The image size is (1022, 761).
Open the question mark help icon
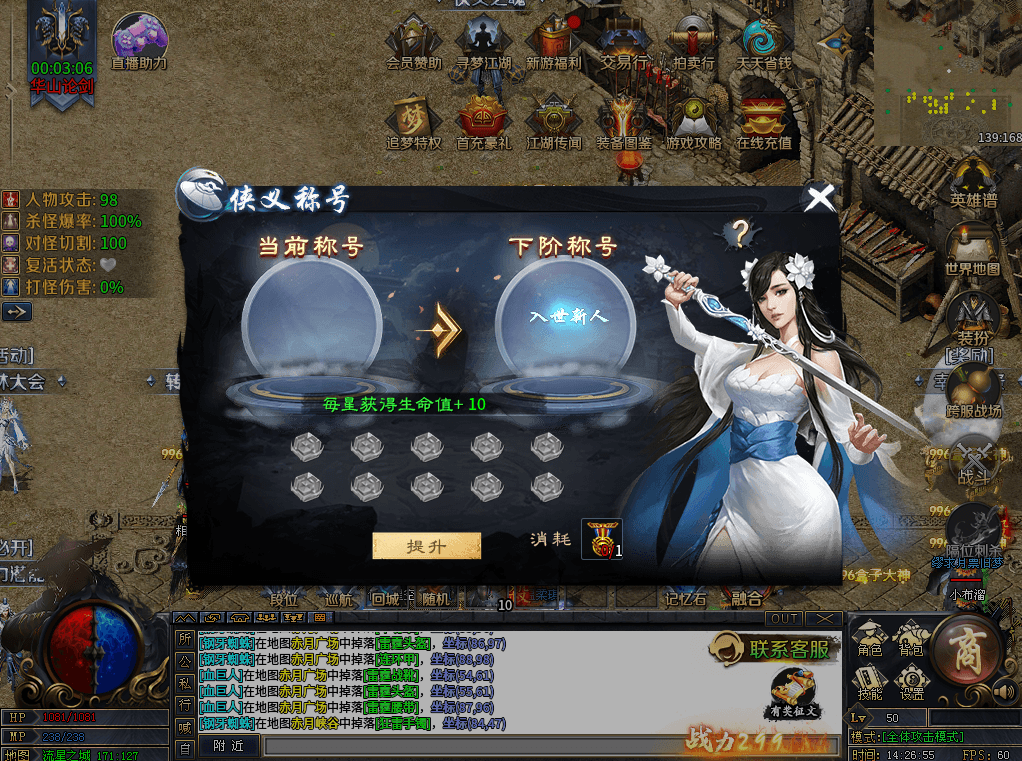click(x=740, y=234)
